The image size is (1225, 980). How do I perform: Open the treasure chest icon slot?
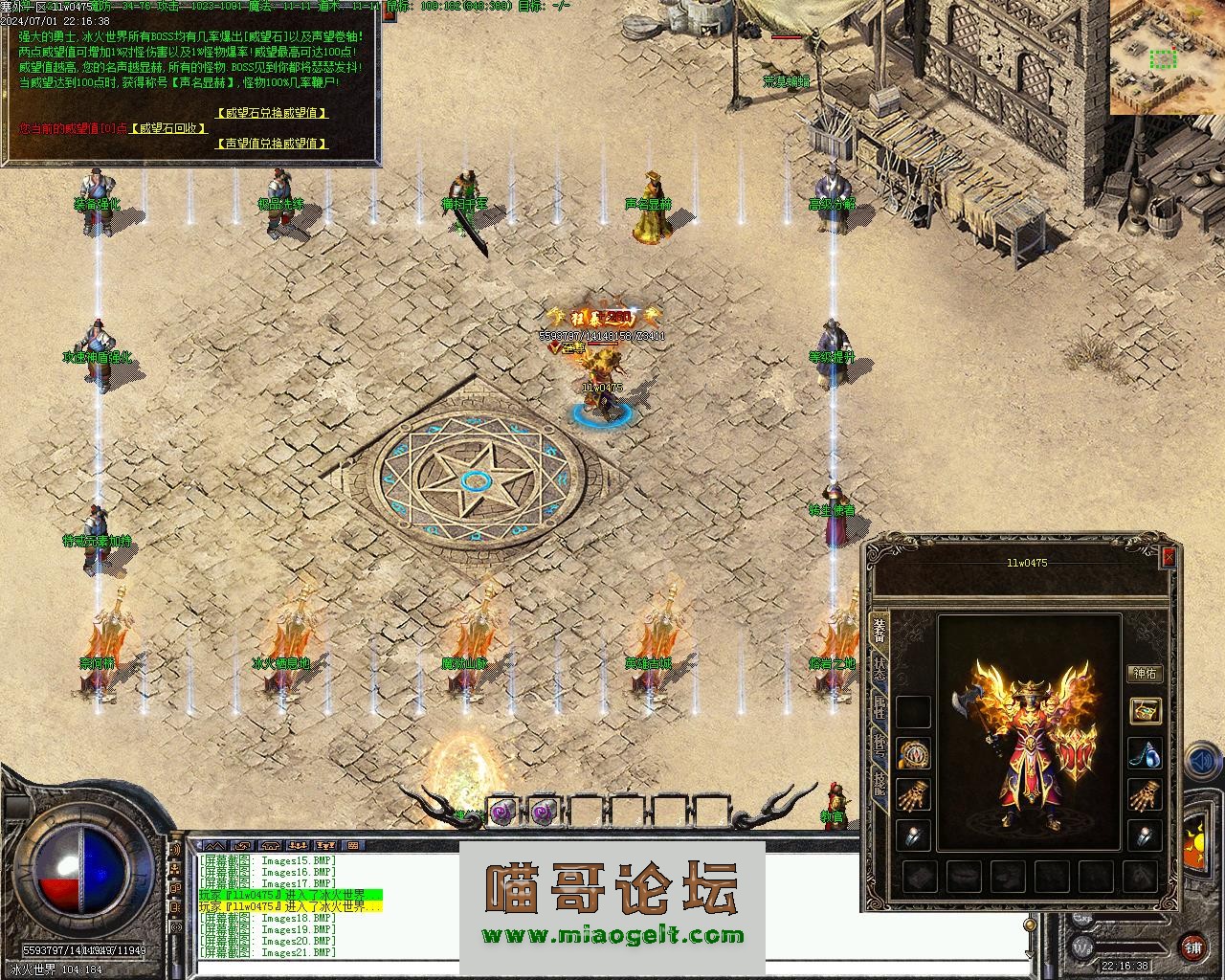[1145, 710]
